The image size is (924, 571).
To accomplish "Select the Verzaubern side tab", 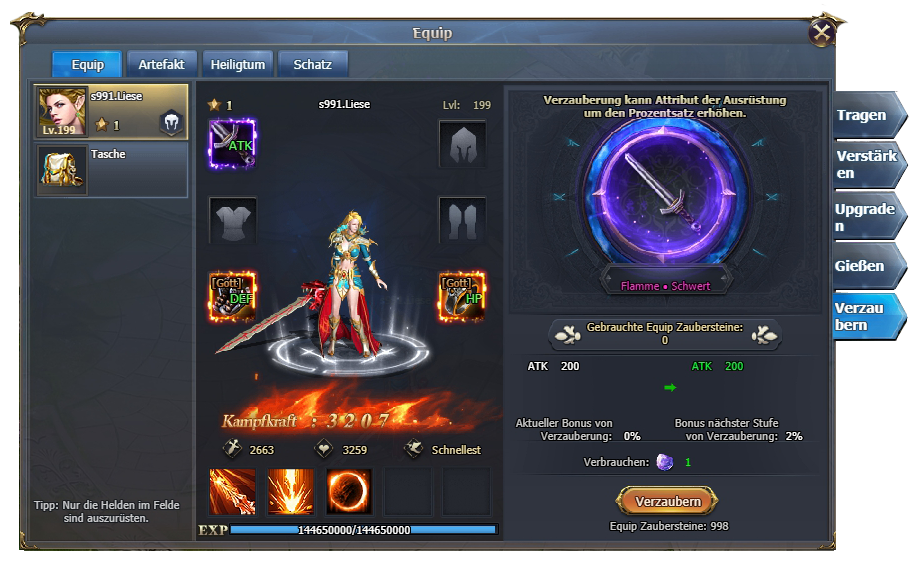I will click(864, 317).
